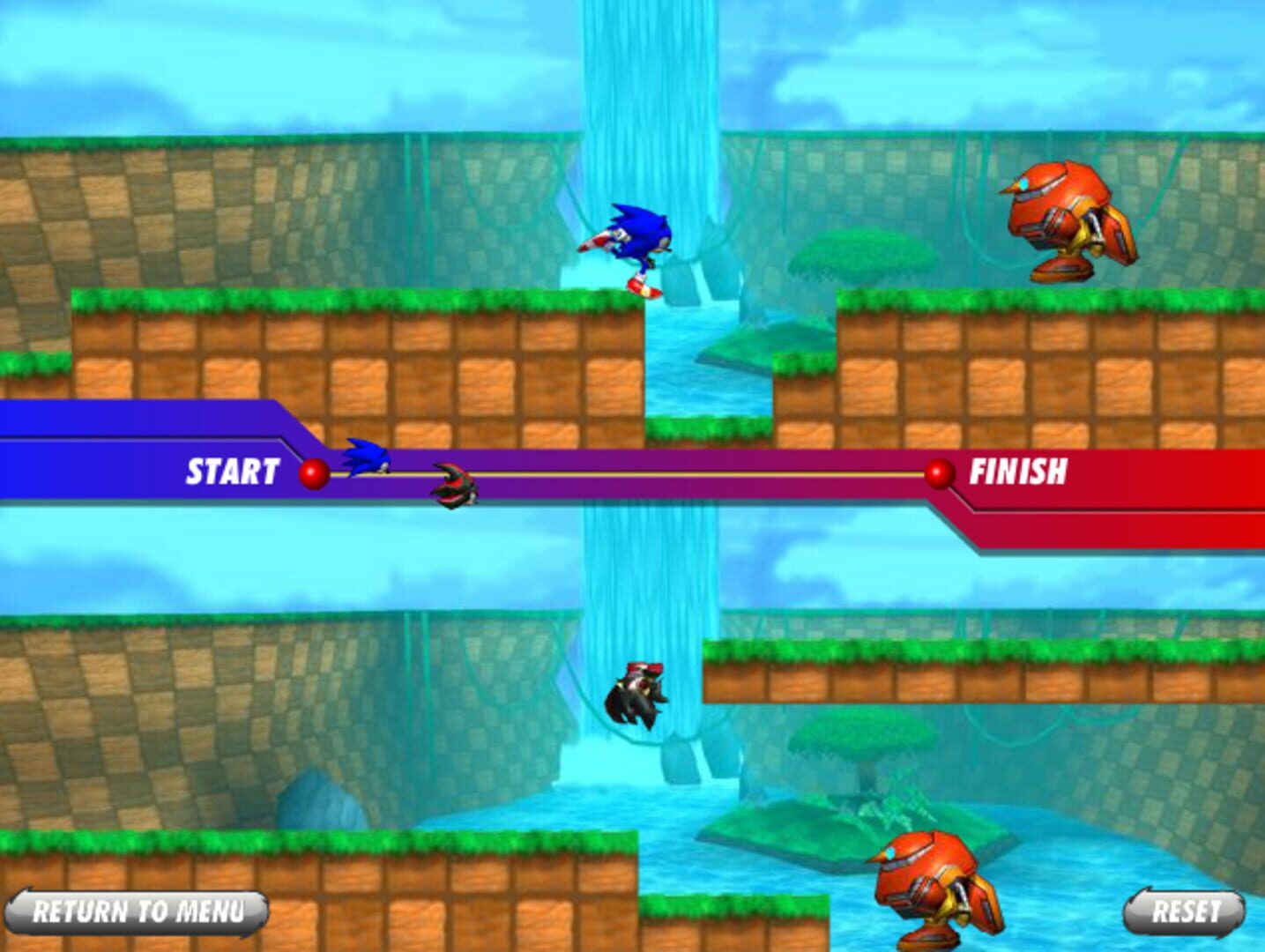Select the Sonic marker on the progress bar

coord(366,457)
